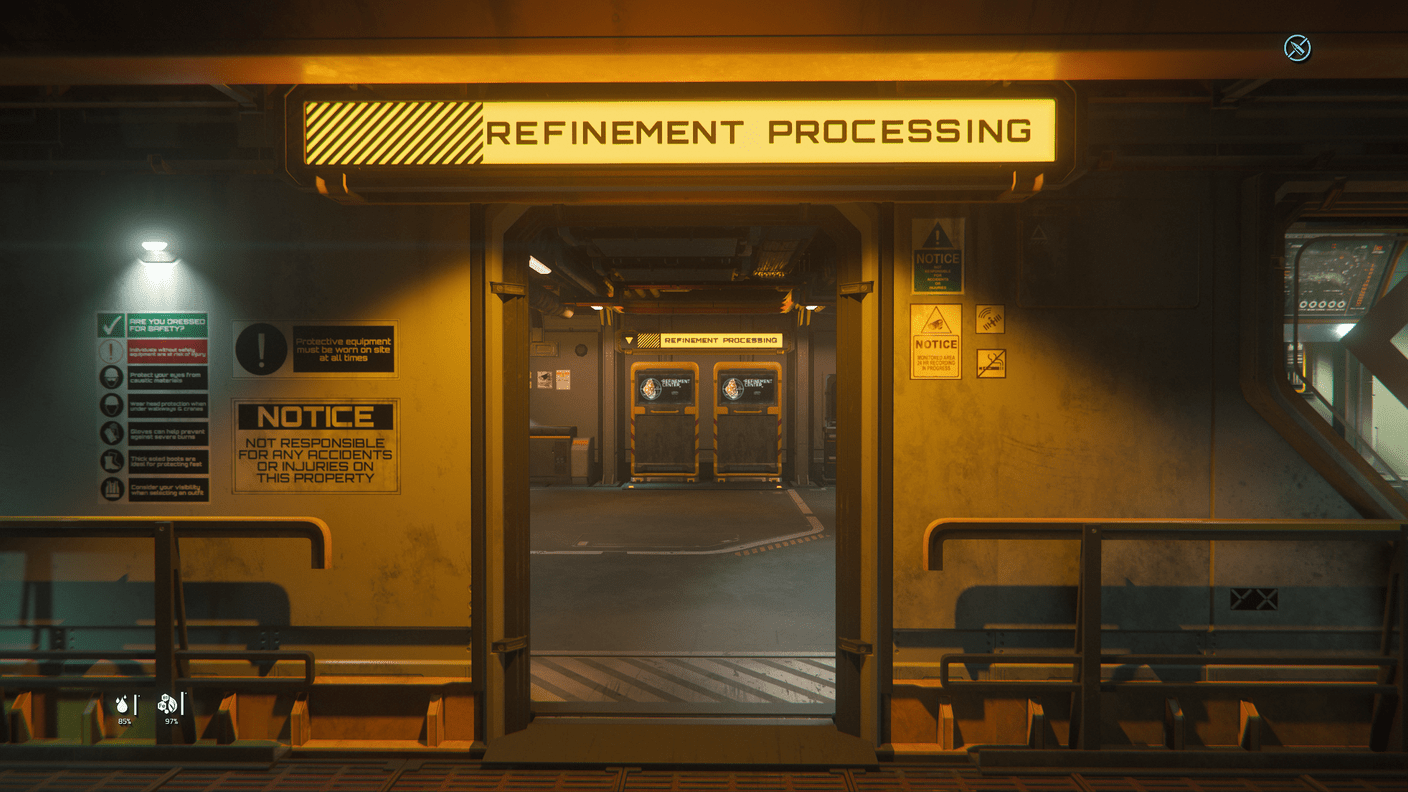The image size is (1408, 792).
Task: Click the visibility outfit icon
Action: (111, 489)
